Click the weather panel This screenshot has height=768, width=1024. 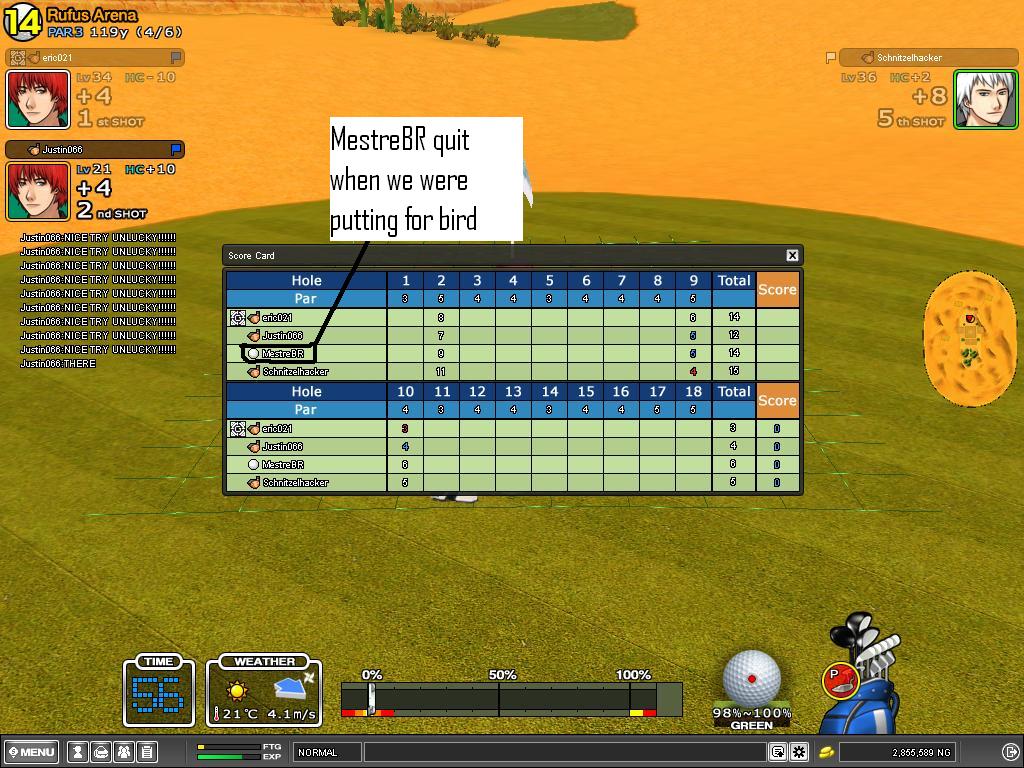click(x=264, y=691)
